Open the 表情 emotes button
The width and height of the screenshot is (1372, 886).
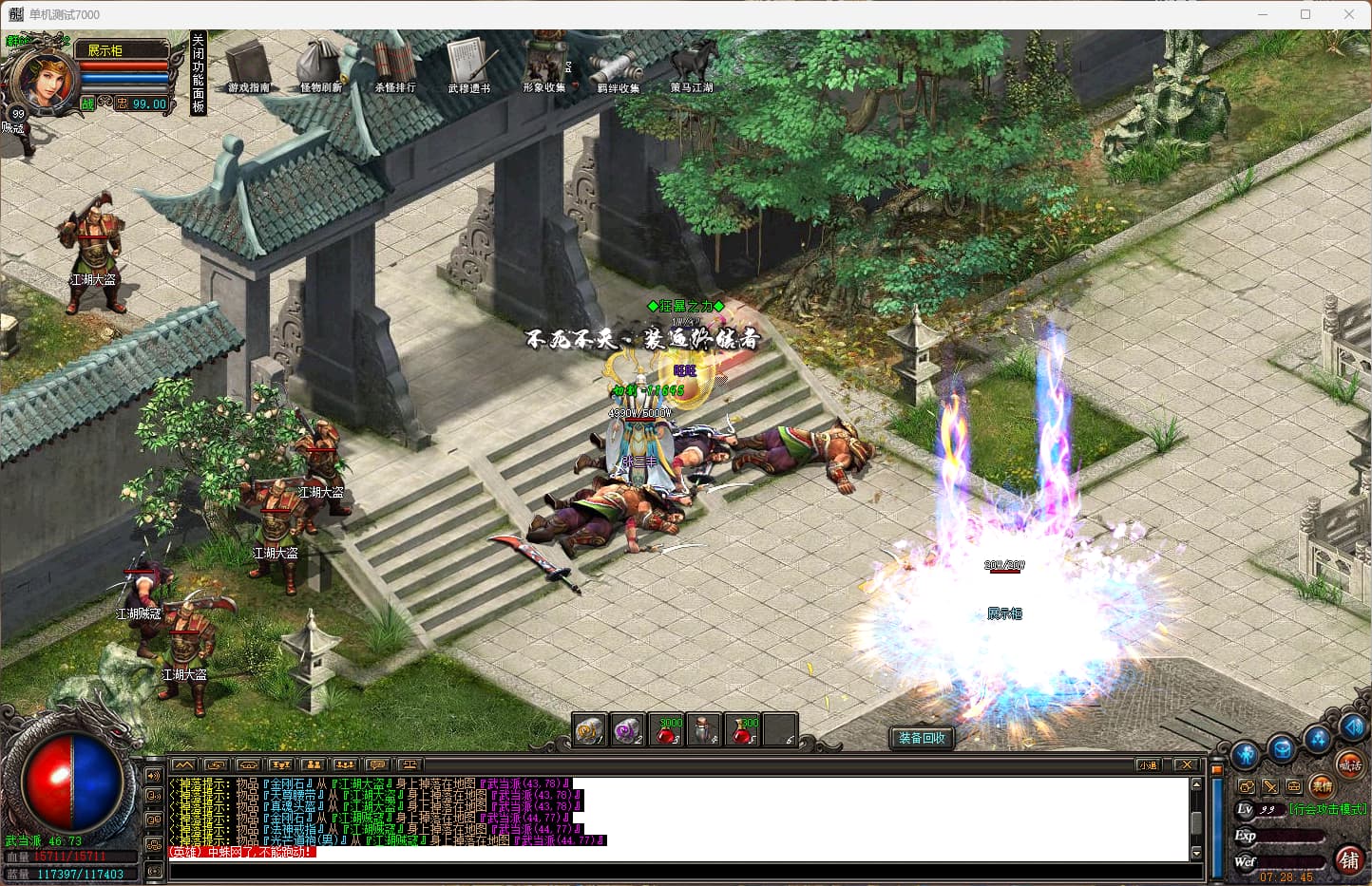[1322, 785]
